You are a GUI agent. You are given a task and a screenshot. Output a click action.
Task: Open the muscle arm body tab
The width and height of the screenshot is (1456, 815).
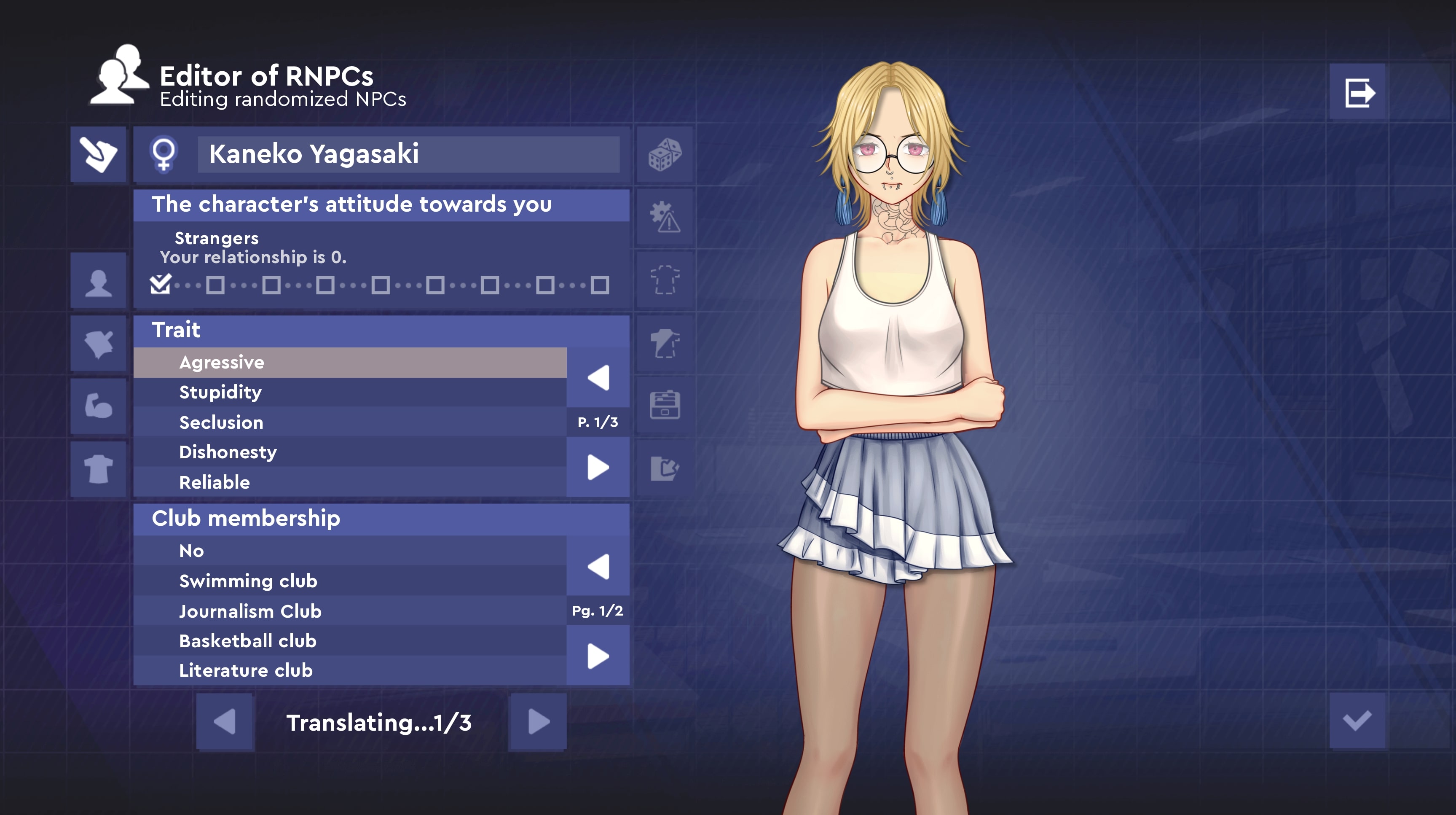pyautogui.click(x=98, y=406)
